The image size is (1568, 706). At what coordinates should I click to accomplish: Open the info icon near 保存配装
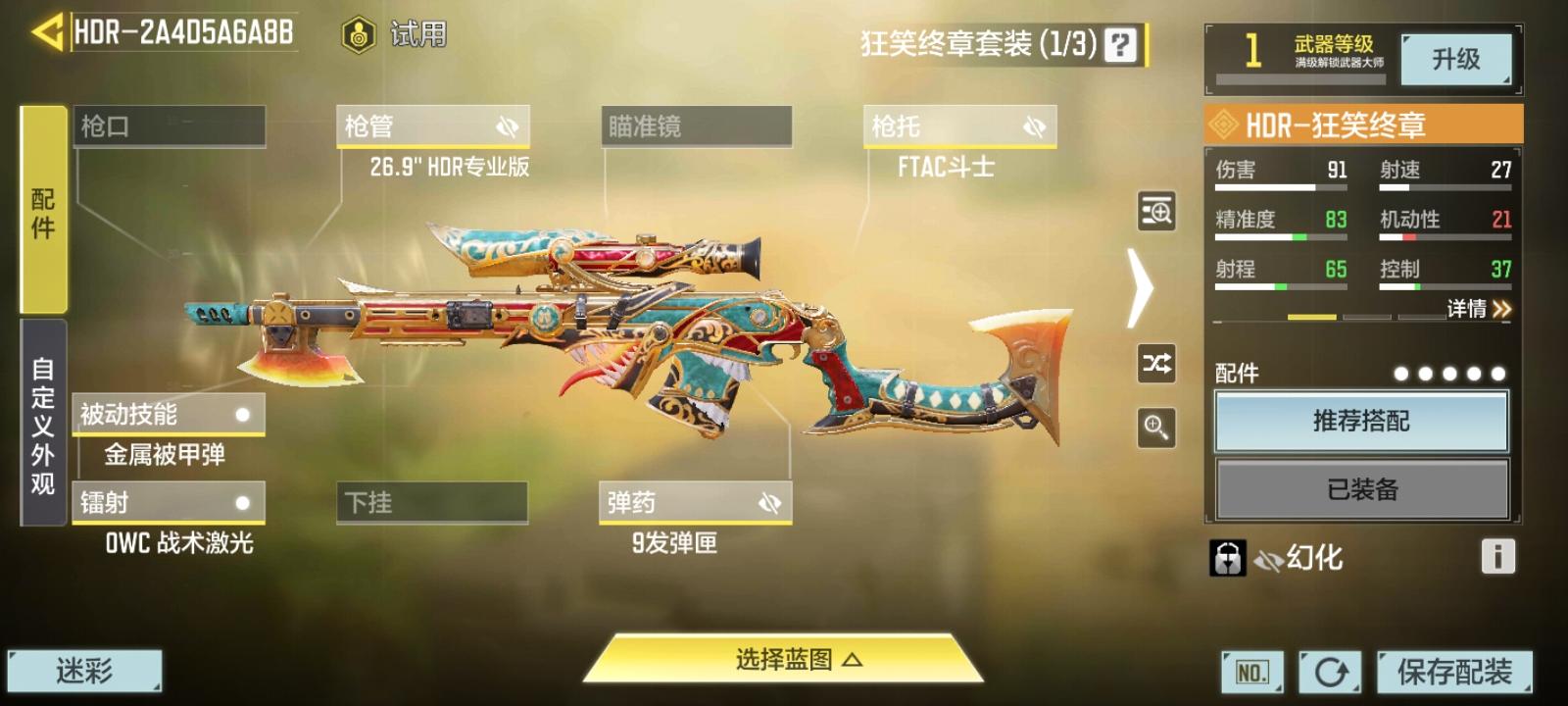click(1498, 557)
